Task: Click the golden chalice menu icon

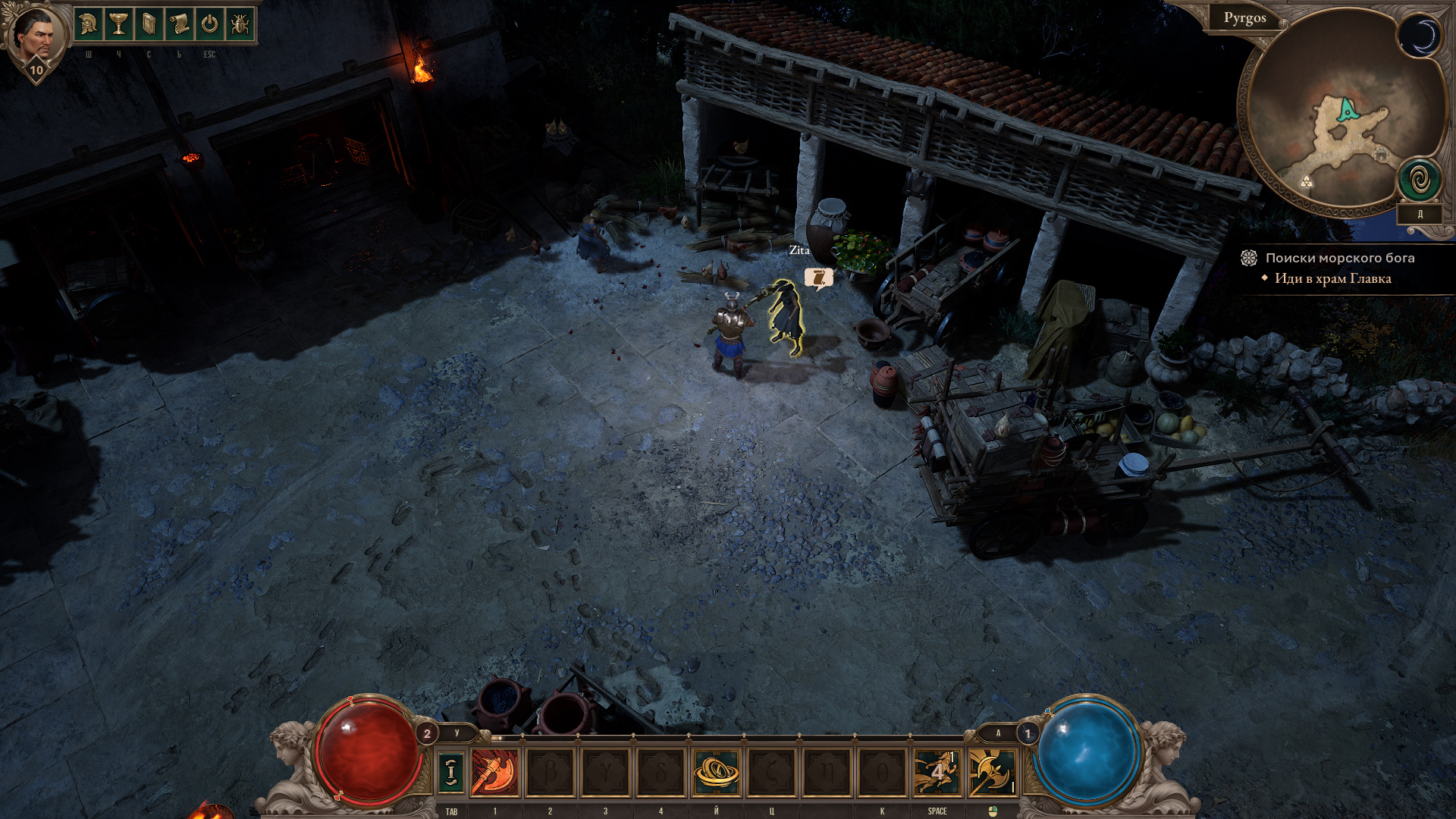Action: pyautogui.click(x=118, y=24)
